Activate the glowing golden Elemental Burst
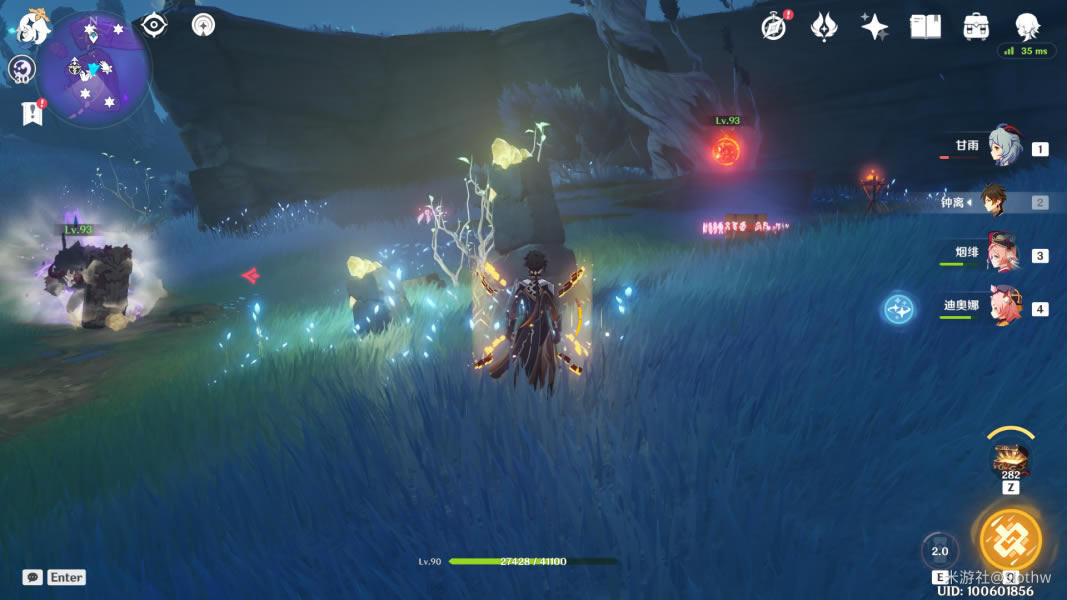Screen dimensions: 1067x600 pos(1010,540)
